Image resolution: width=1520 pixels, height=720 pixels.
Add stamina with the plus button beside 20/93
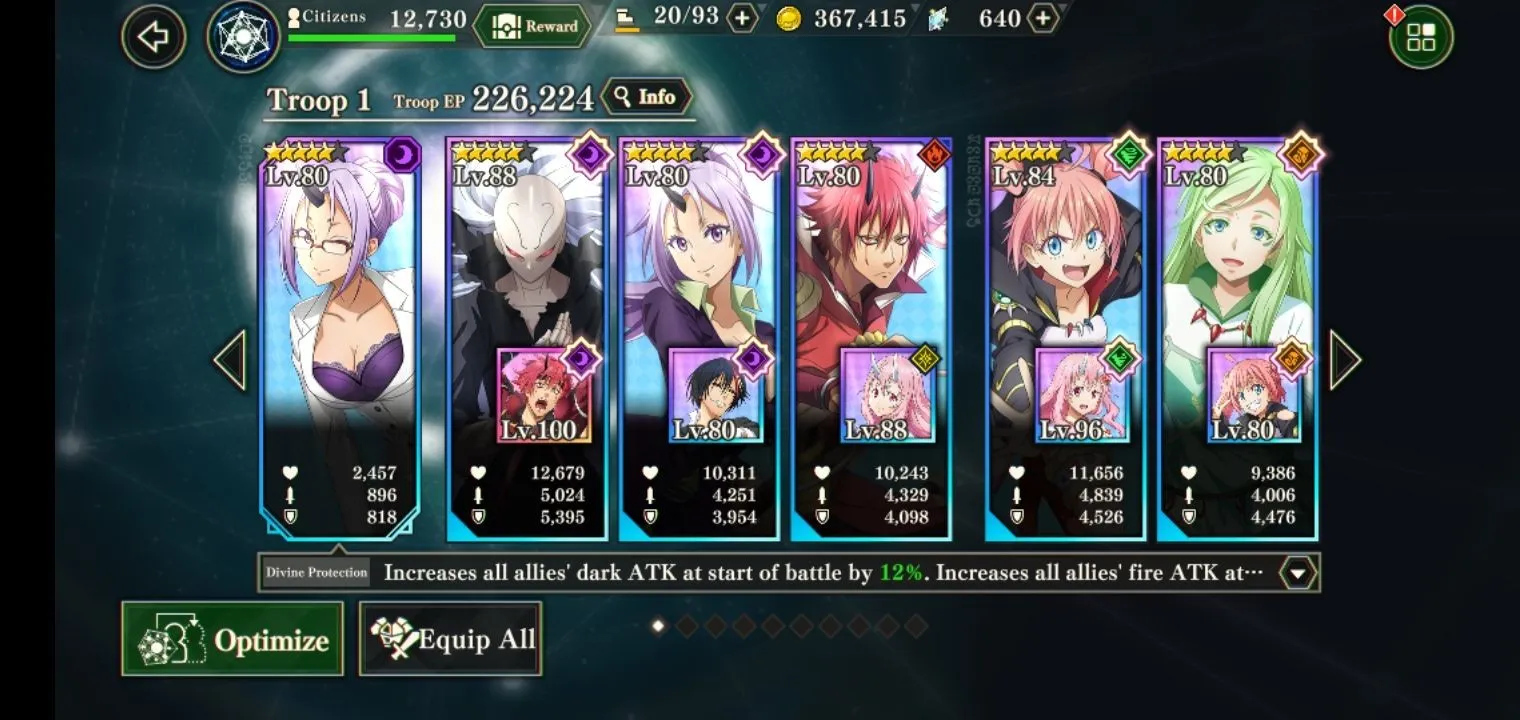point(742,18)
